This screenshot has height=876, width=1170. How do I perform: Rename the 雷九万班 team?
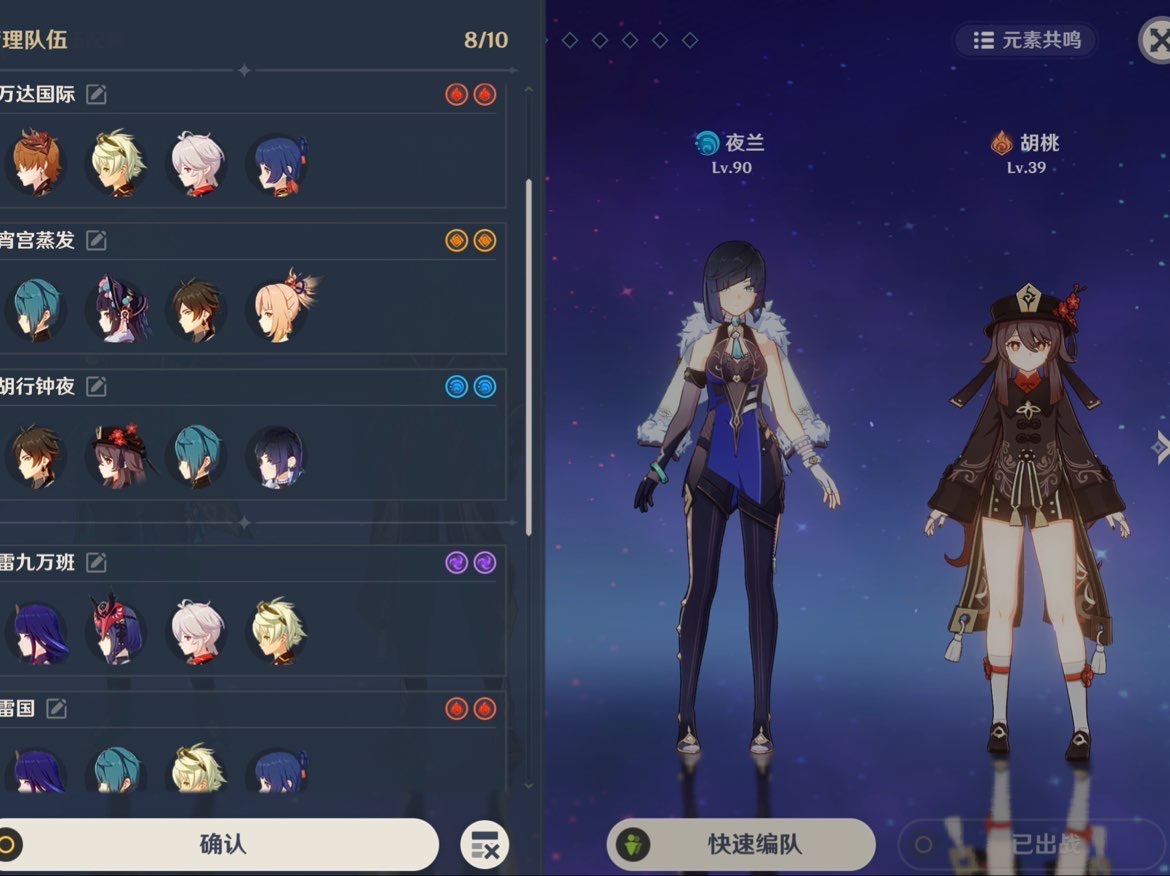(96, 562)
